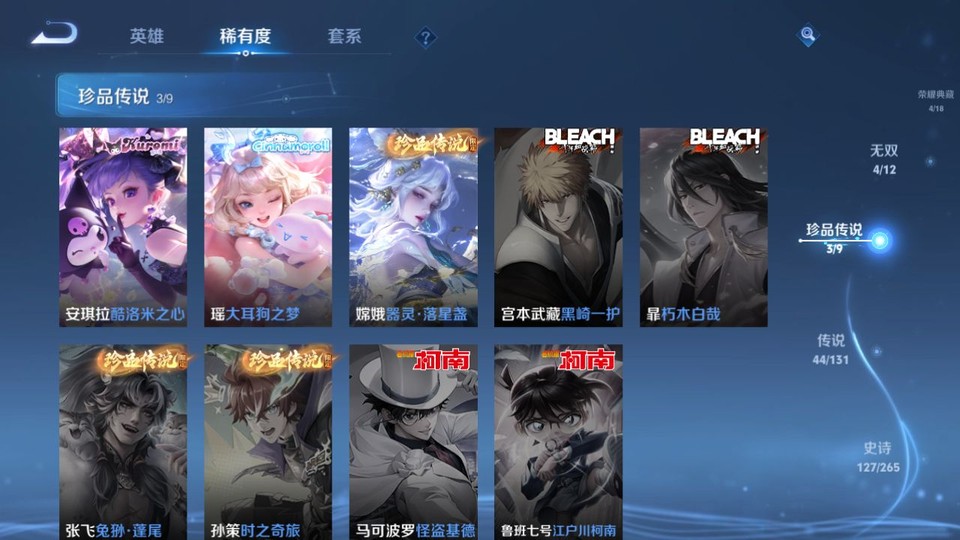Switch to 无双 rarity category
This screenshot has height=540, width=960.
tap(884, 157)
